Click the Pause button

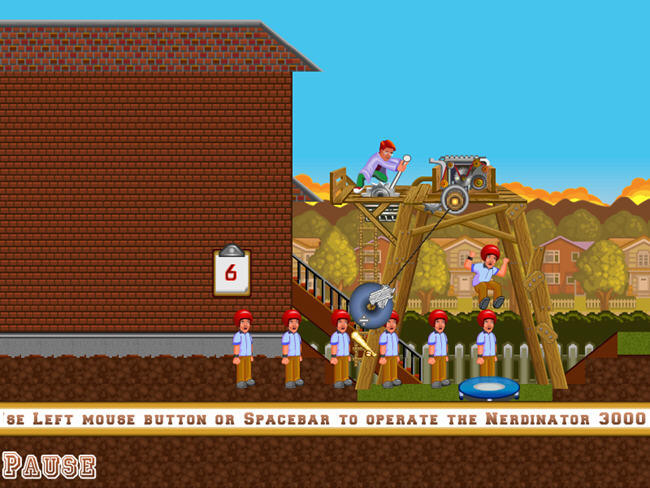tap(50, 465)
